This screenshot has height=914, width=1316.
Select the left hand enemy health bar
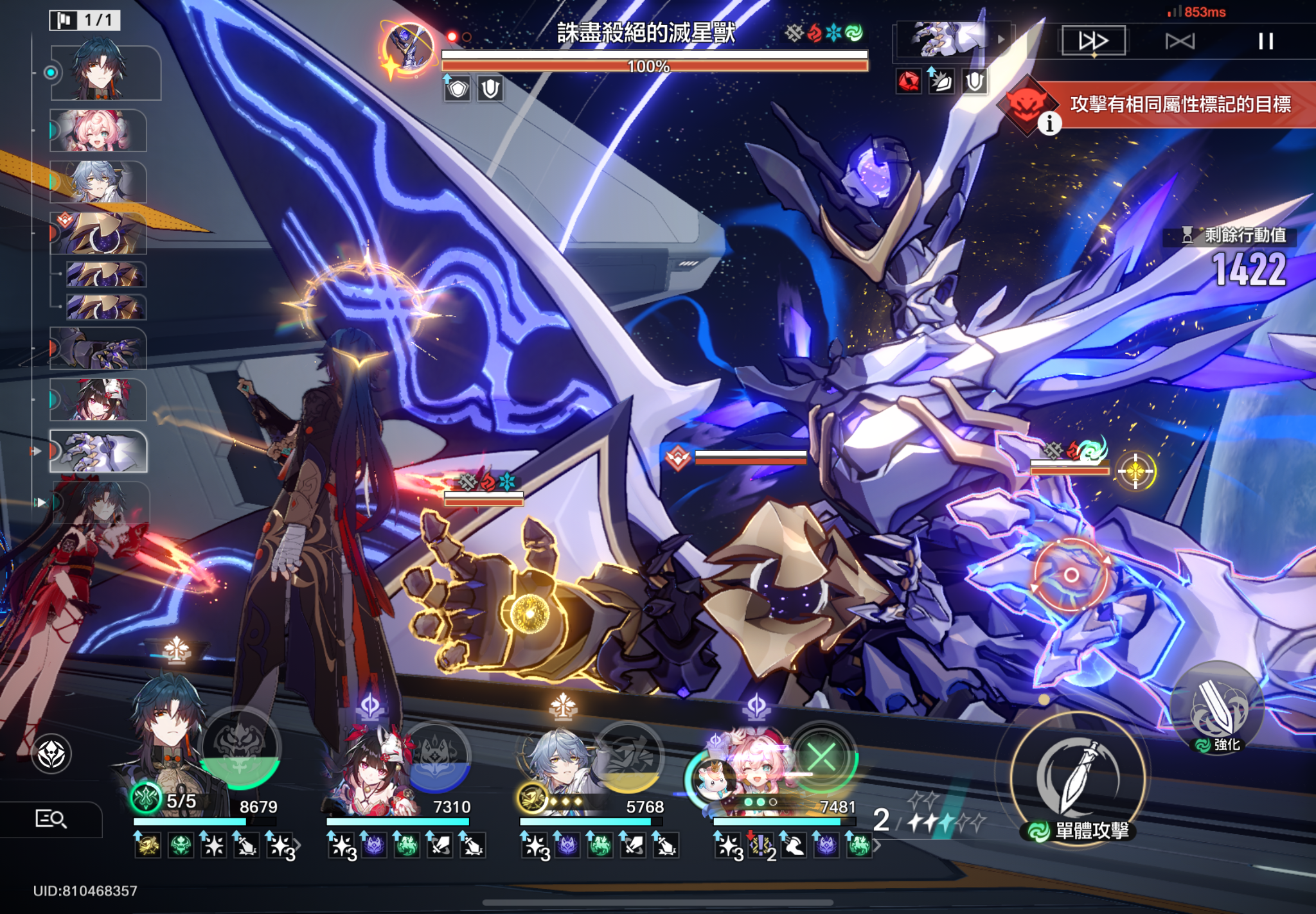(x=483, y=498)
